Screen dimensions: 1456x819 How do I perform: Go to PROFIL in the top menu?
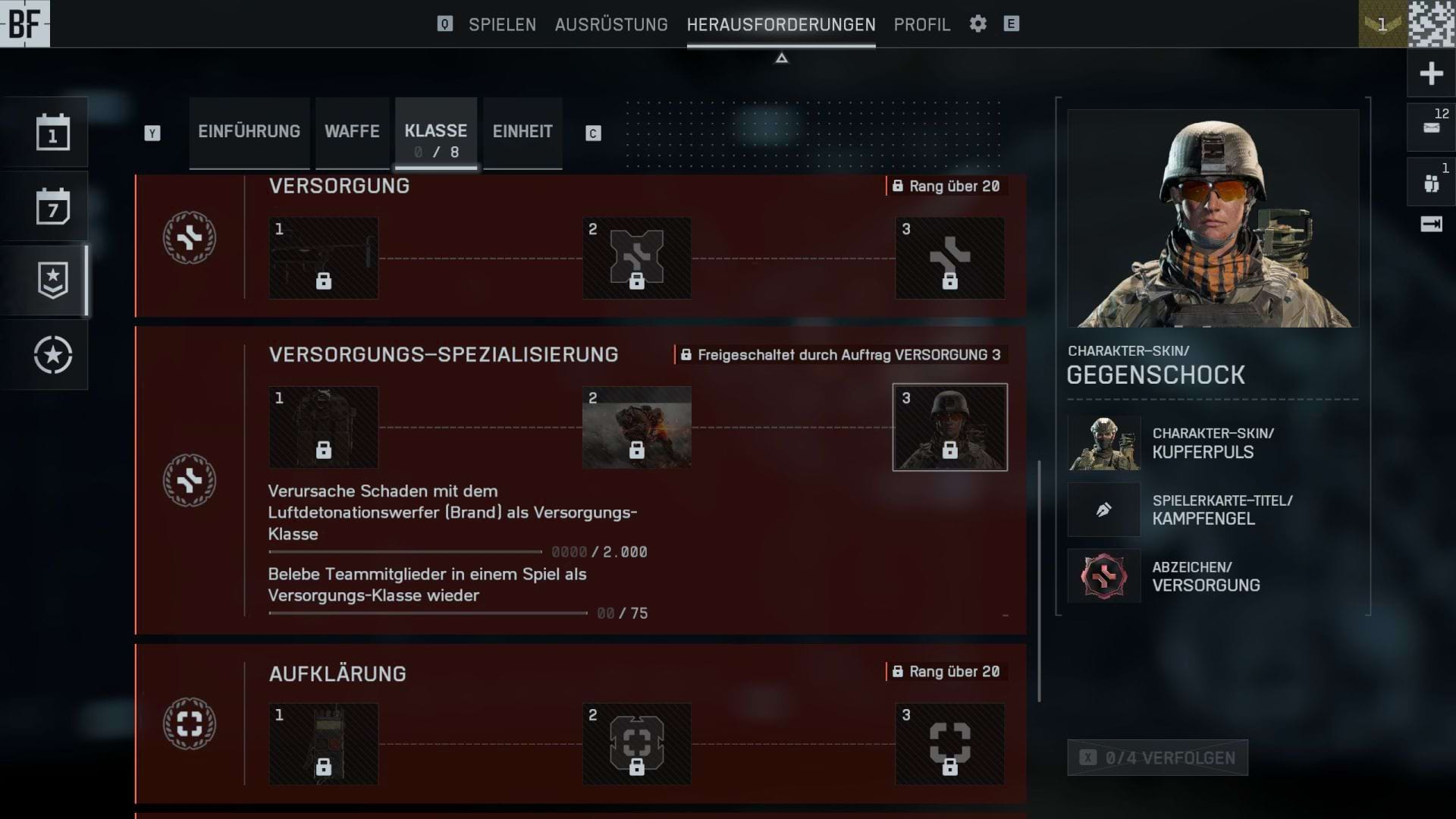(x=922, y=24)
